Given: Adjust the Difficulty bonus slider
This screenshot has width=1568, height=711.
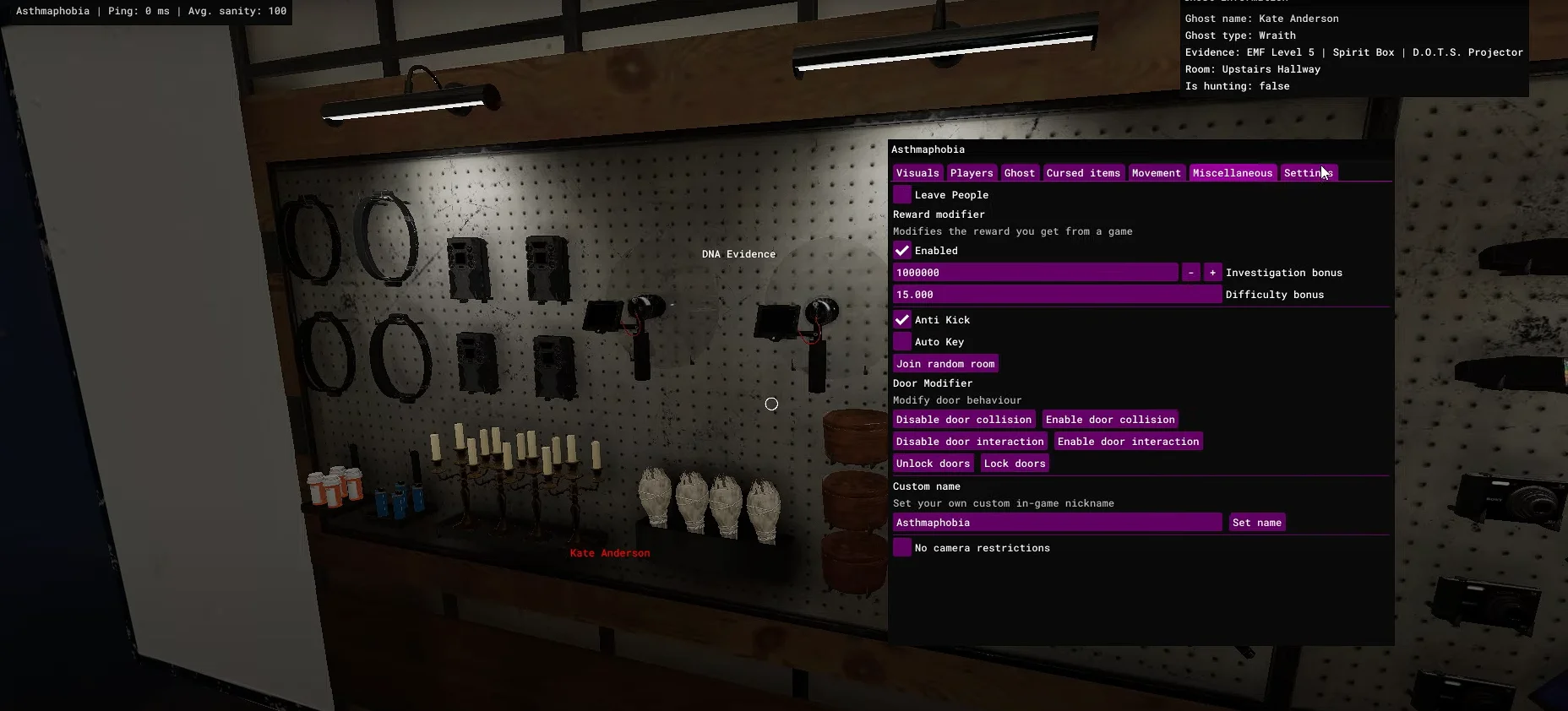Looking at the screenshot, I should [x=1057, y=295].
